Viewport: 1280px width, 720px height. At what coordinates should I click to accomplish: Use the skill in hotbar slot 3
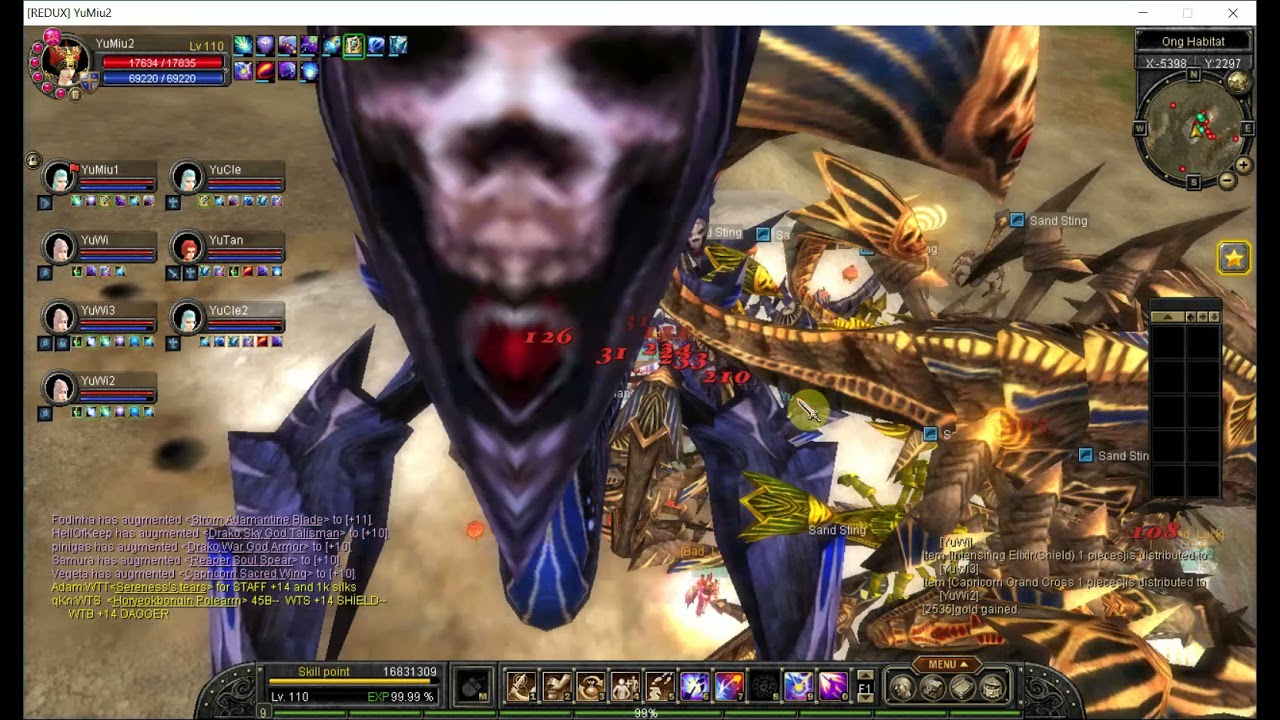pos(590,686)
